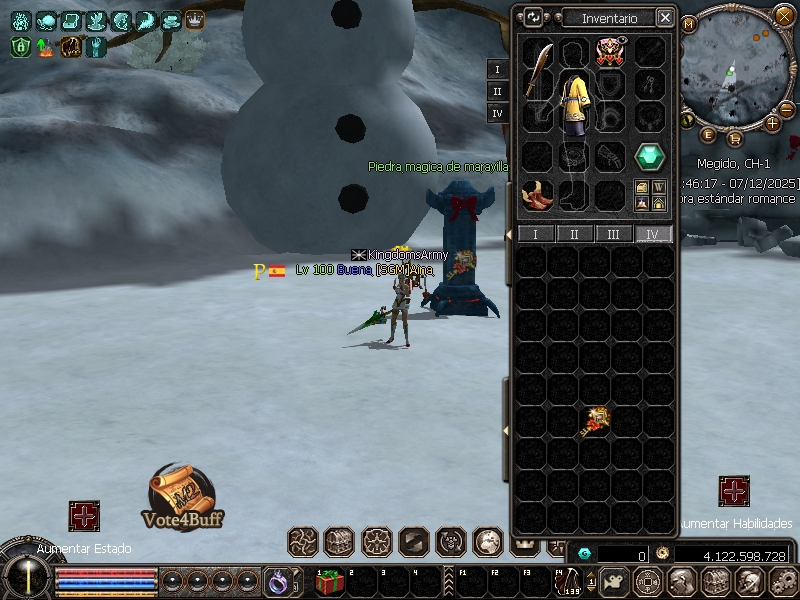
Task: Zoom in the minimap with plus button
Action: pyautogui.click(x=773, y=123)
